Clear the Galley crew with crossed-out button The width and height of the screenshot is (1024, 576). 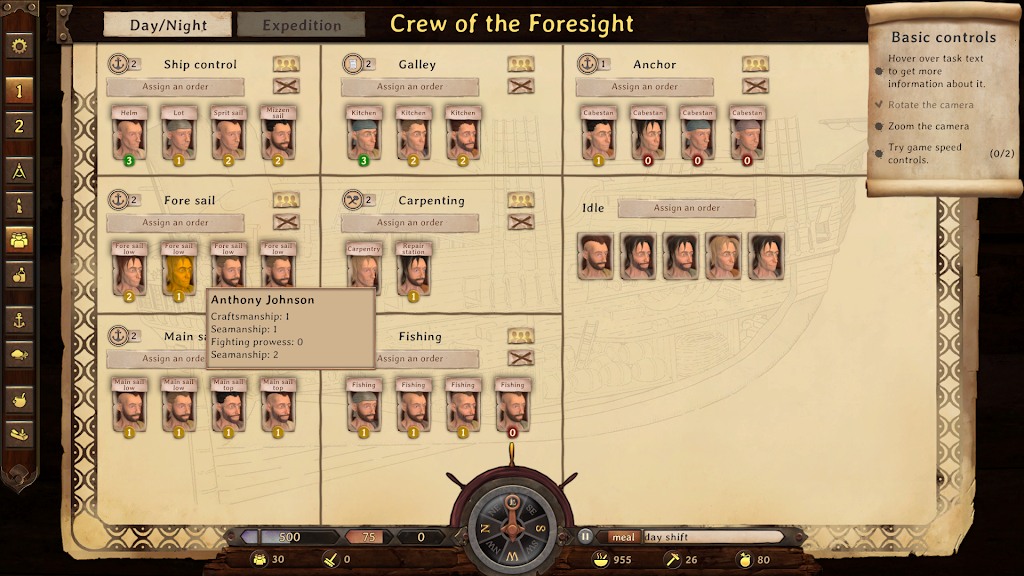520,86
